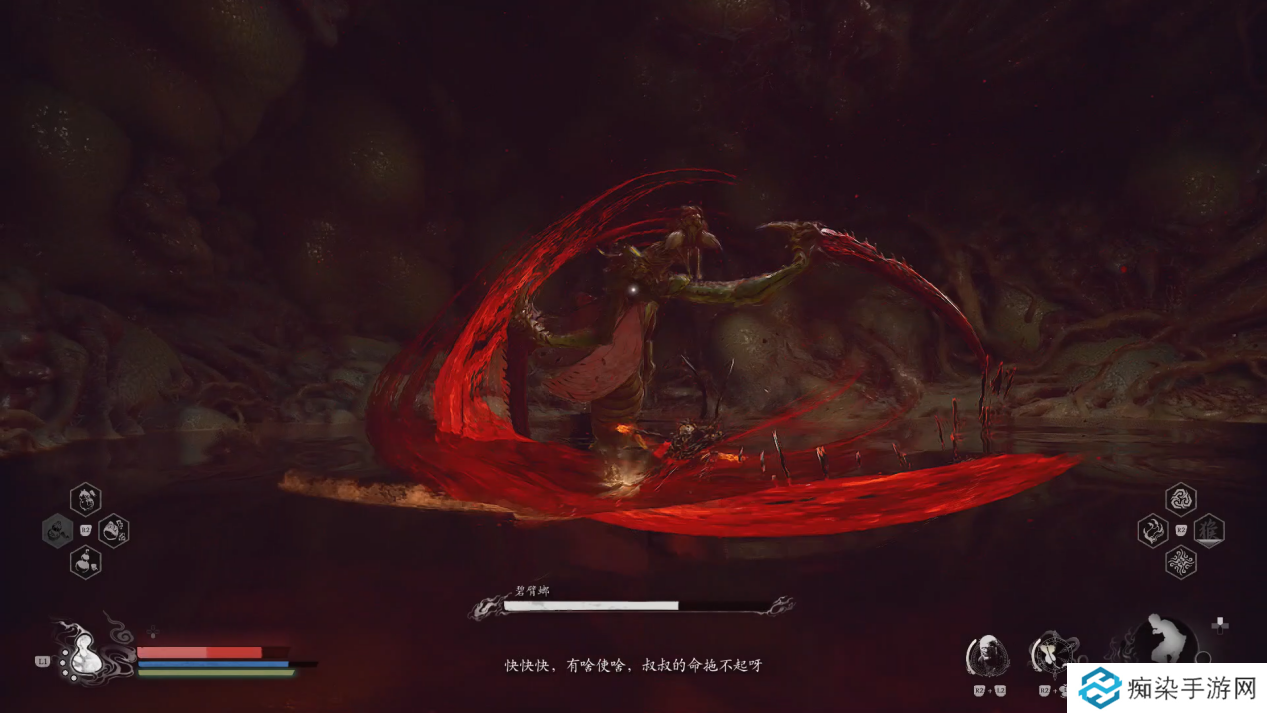Viewport: 1267px width, 713px height.
Task: Trigger the dimmed 猴 character spell
Action: [1209, 530]
